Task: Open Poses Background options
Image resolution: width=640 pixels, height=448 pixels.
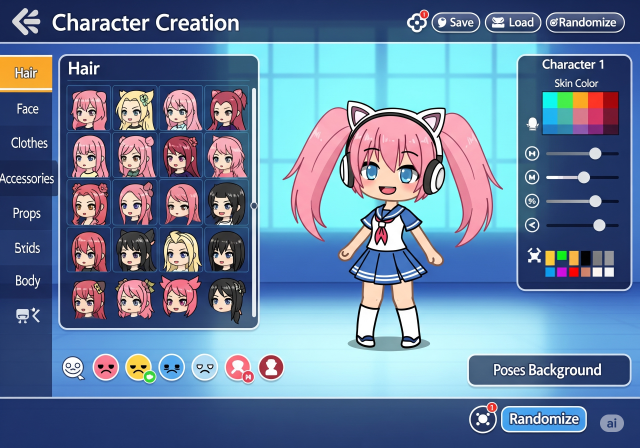Action: click(x=547, y=370)
